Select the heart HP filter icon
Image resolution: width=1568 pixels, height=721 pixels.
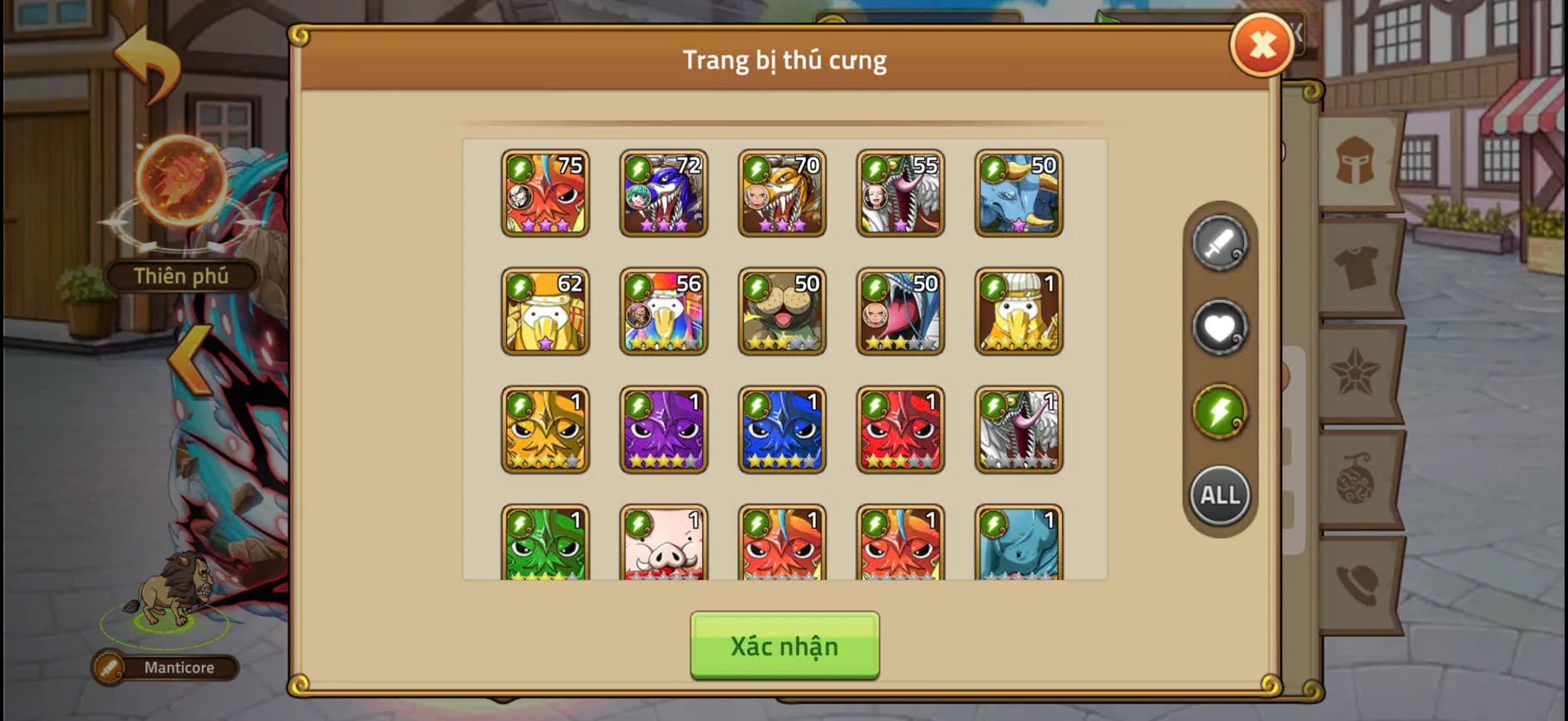(x=1219, y=327)
